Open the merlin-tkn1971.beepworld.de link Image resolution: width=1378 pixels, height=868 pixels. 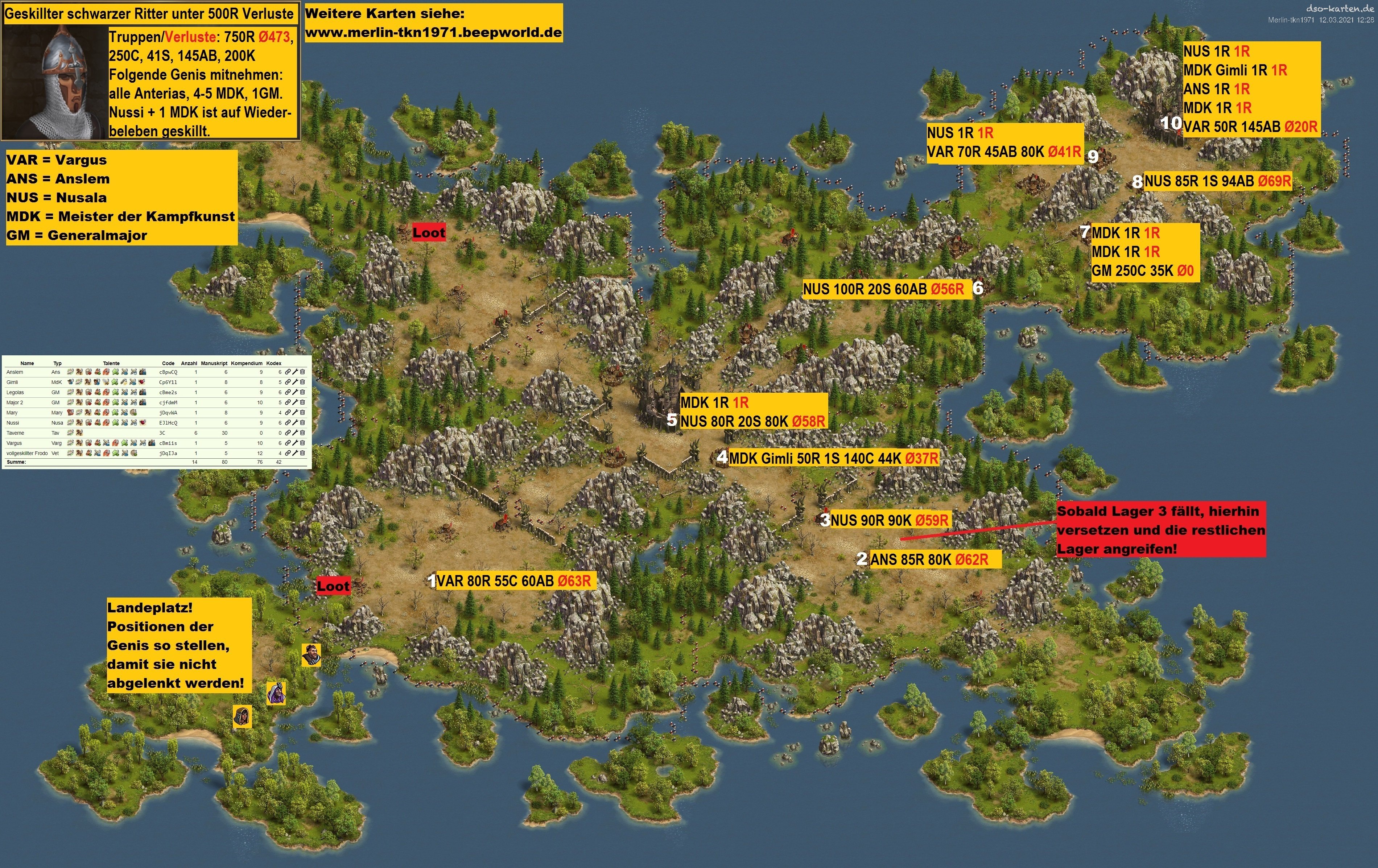point(433,33)
